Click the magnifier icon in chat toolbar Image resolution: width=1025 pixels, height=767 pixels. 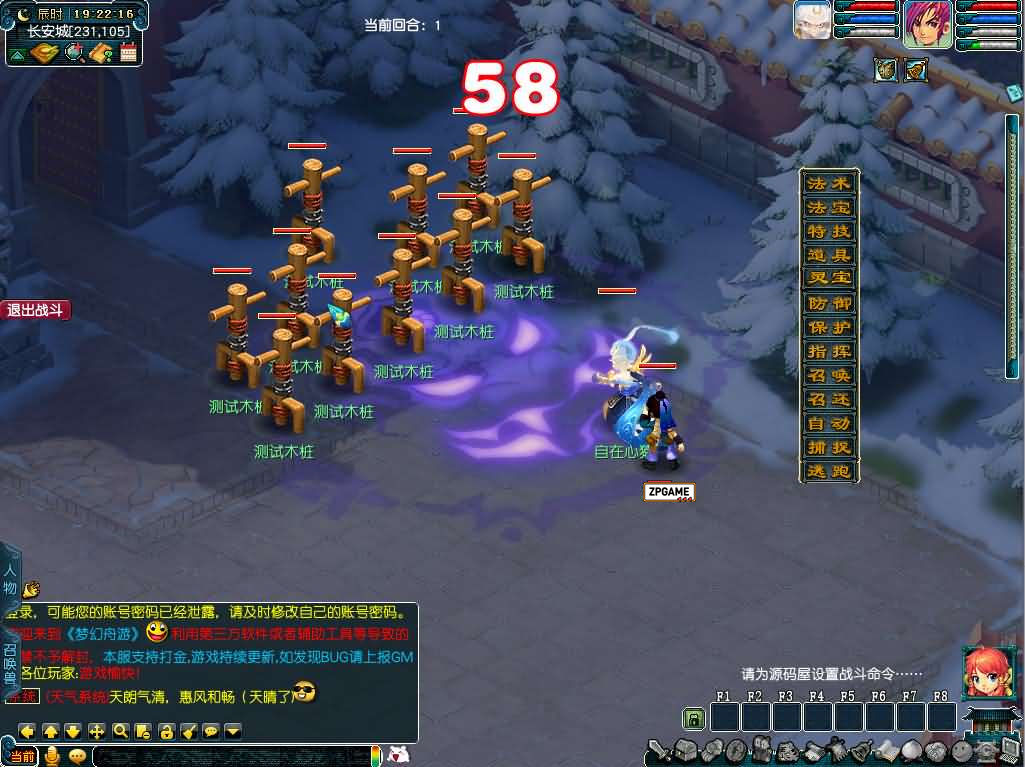tap(120, 731)
